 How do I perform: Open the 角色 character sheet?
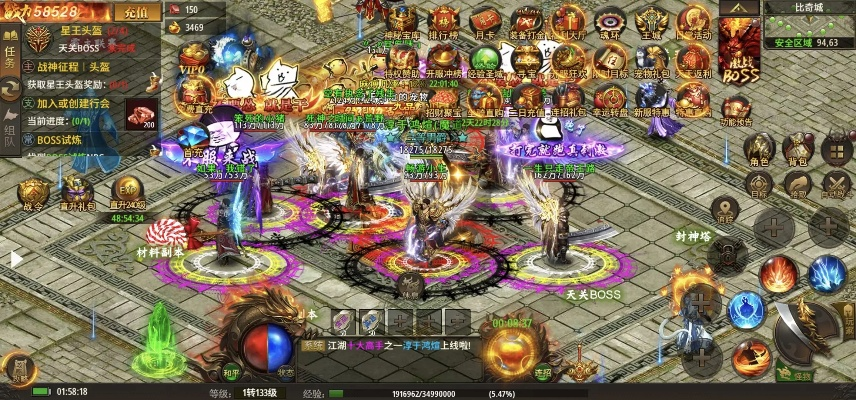click(x=759, y=150)
